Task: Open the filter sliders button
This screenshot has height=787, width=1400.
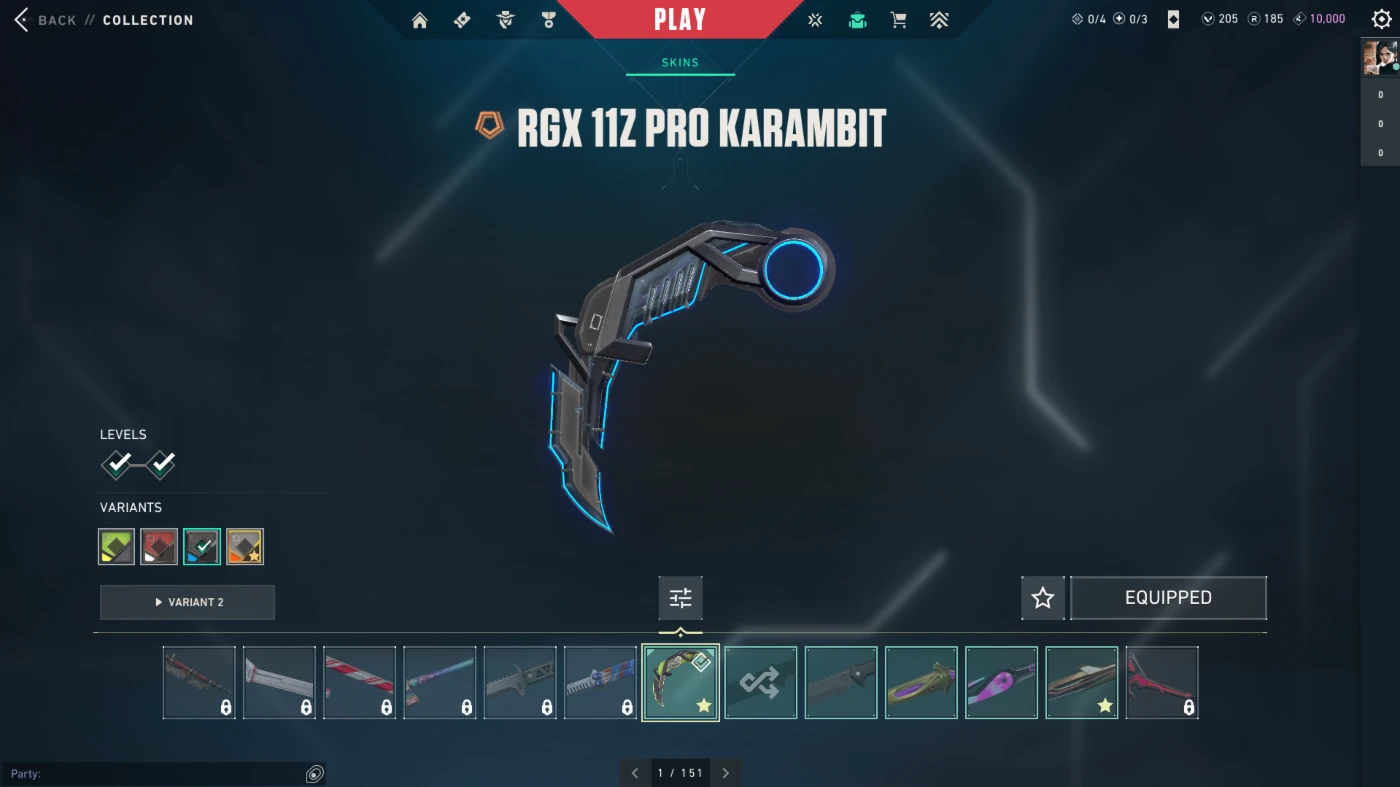Action: tap(680, 598)
